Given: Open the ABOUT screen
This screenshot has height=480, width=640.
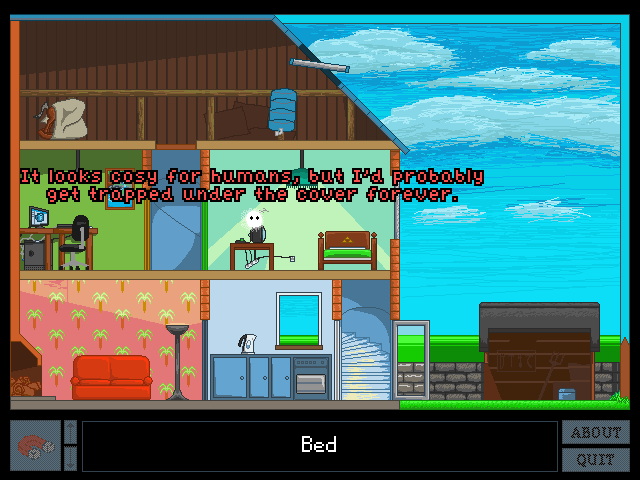Looking at the screenshot, I should pyautogui.click(x=596, y=433).
